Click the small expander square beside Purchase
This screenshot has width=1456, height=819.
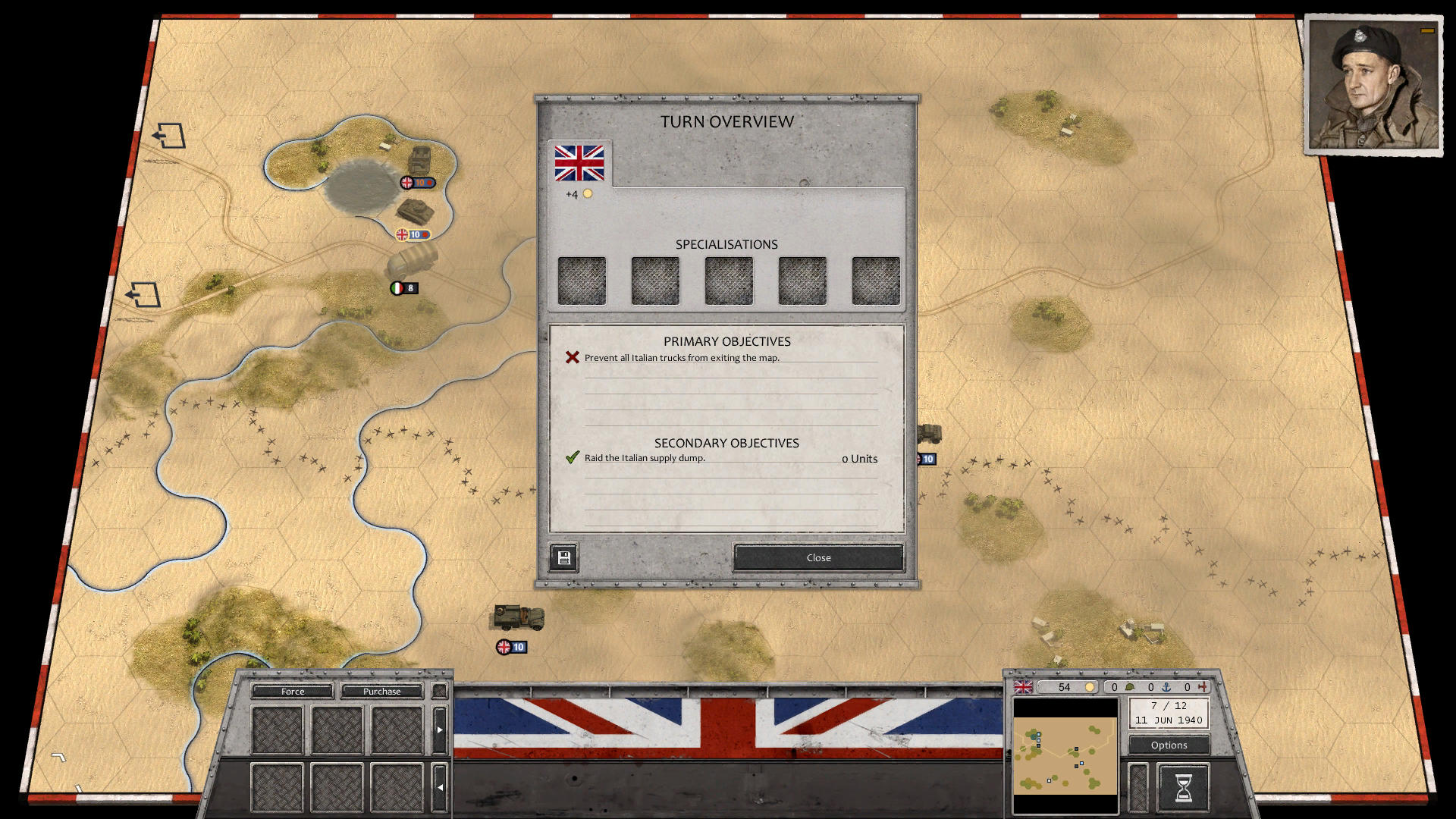coord(438,691)
